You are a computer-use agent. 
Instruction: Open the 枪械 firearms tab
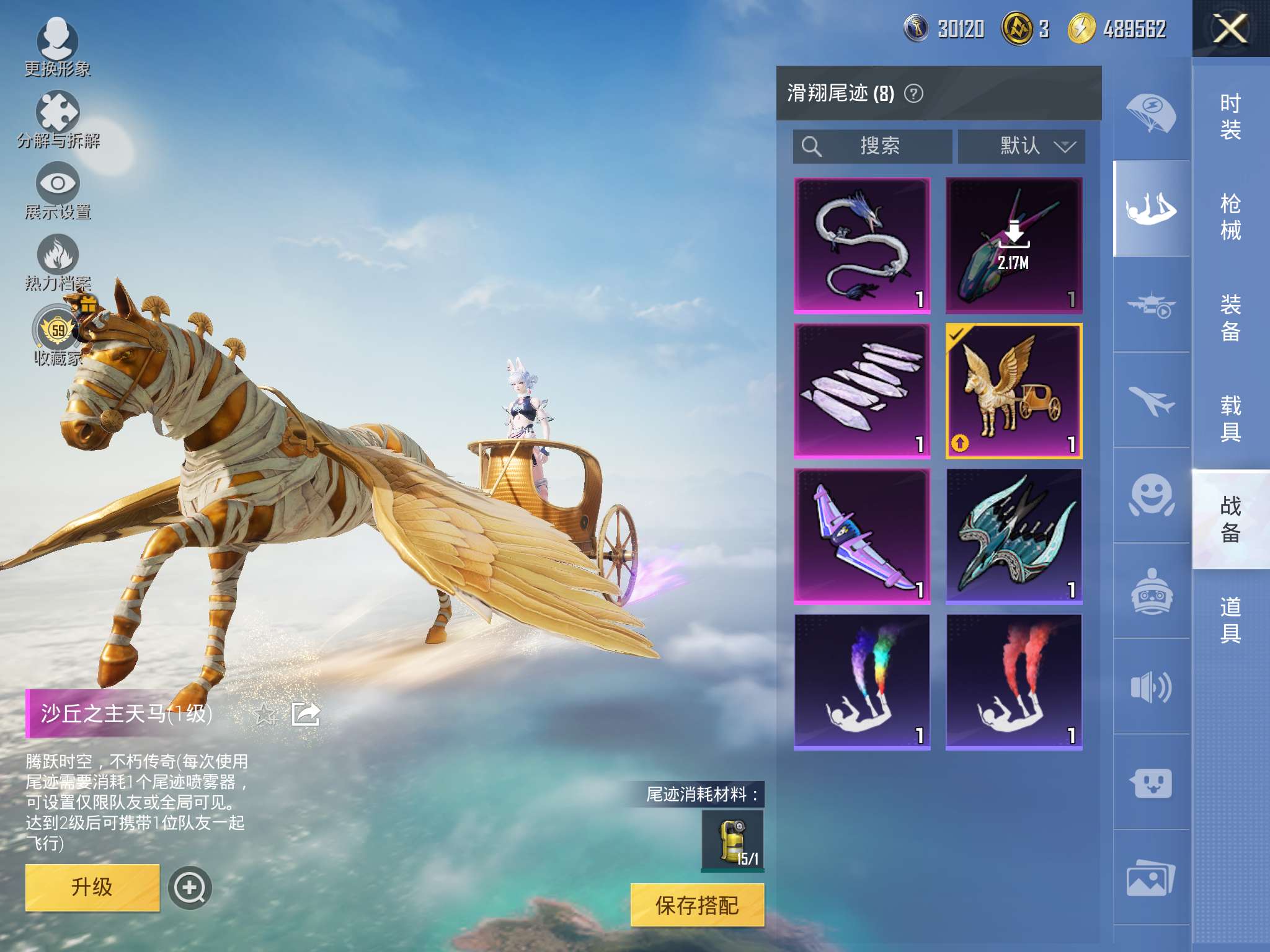coord(1230,217)
